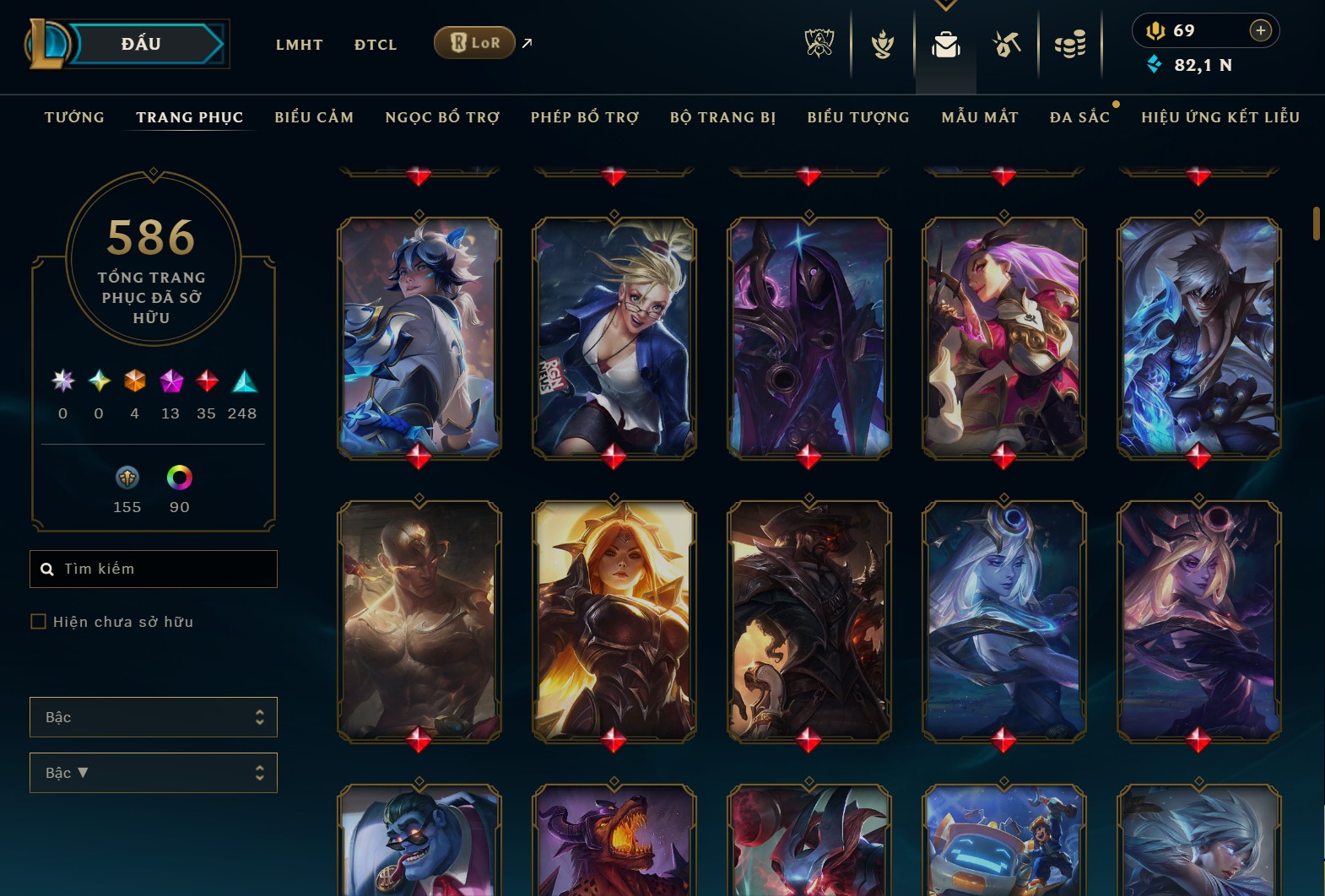Open the first 'Bậc' dropdown

153,716
